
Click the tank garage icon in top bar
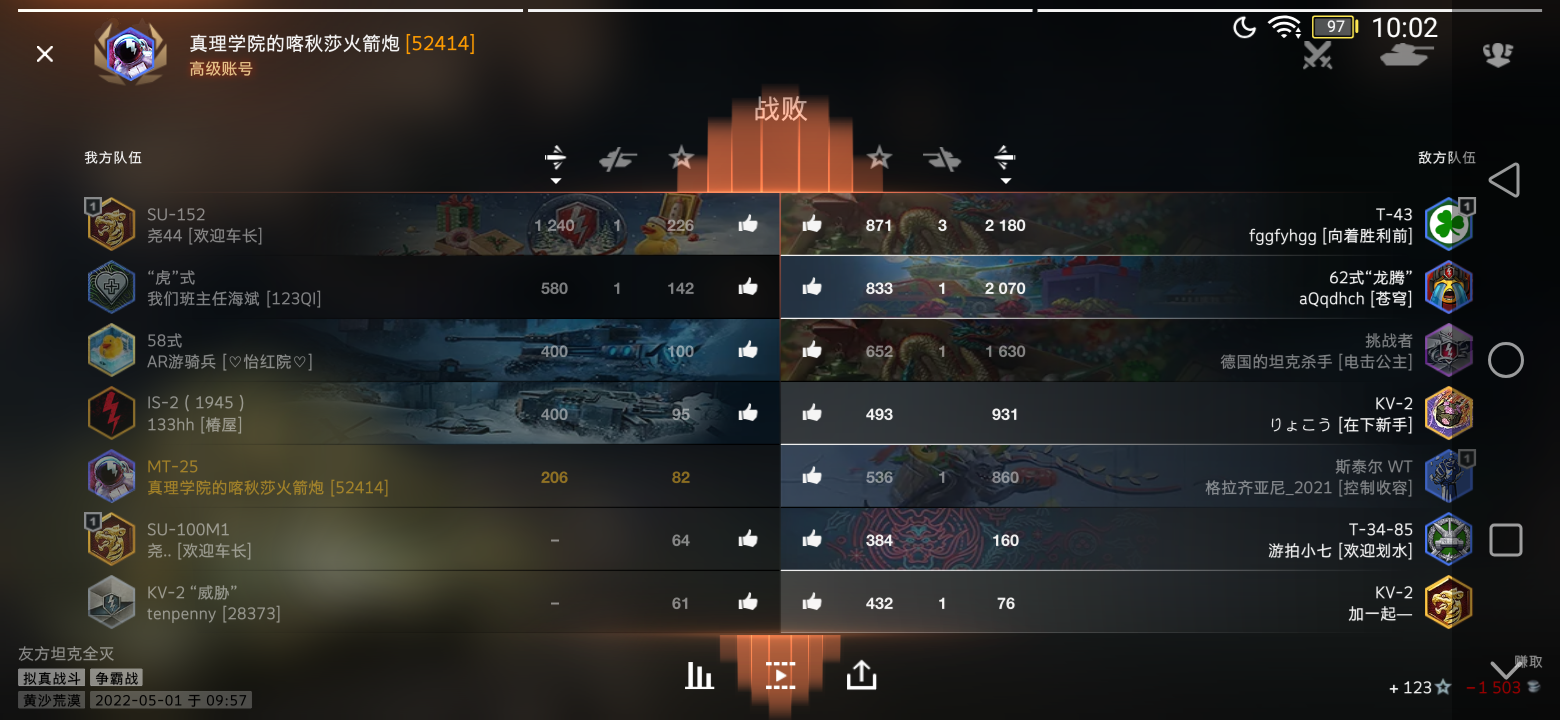1406,57
